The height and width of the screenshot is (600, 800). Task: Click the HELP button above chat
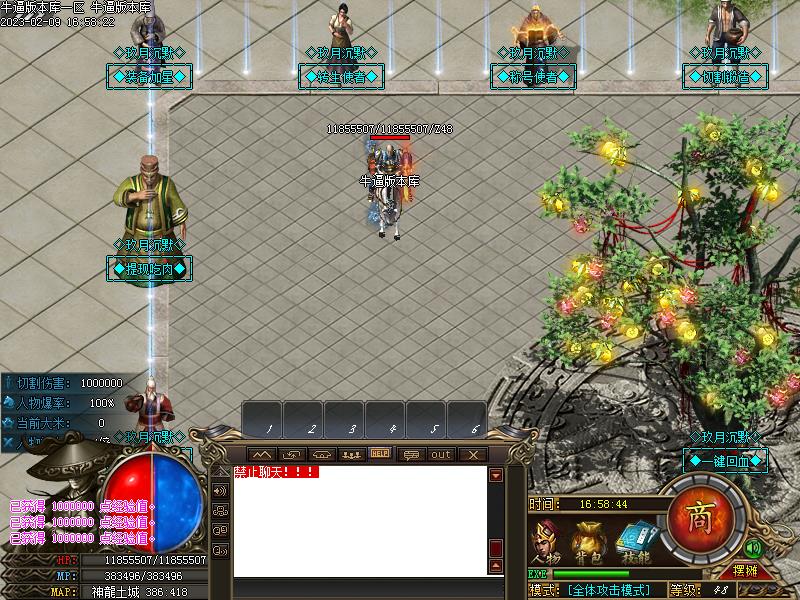pos(380,454)
